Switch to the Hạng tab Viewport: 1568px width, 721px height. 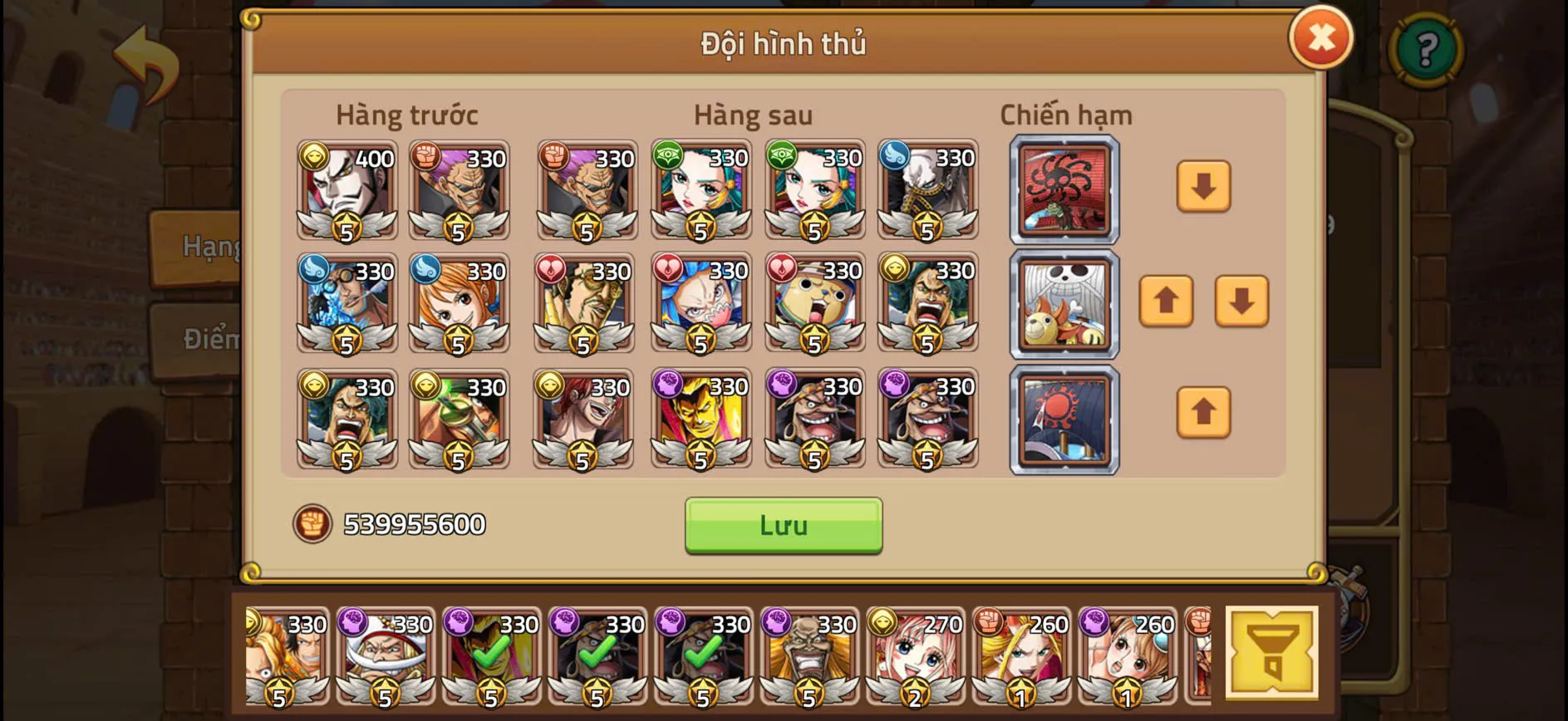(206, 246)
